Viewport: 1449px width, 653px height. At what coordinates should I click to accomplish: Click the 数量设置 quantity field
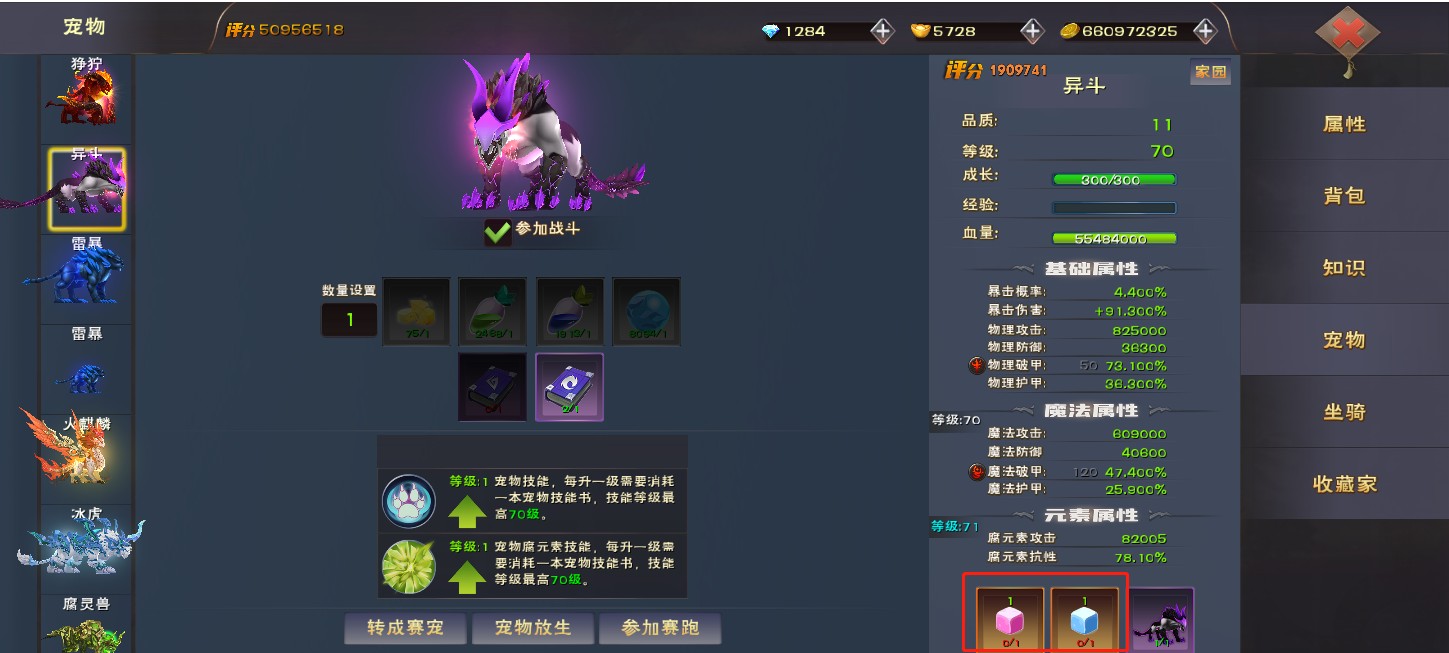point(350,320)
